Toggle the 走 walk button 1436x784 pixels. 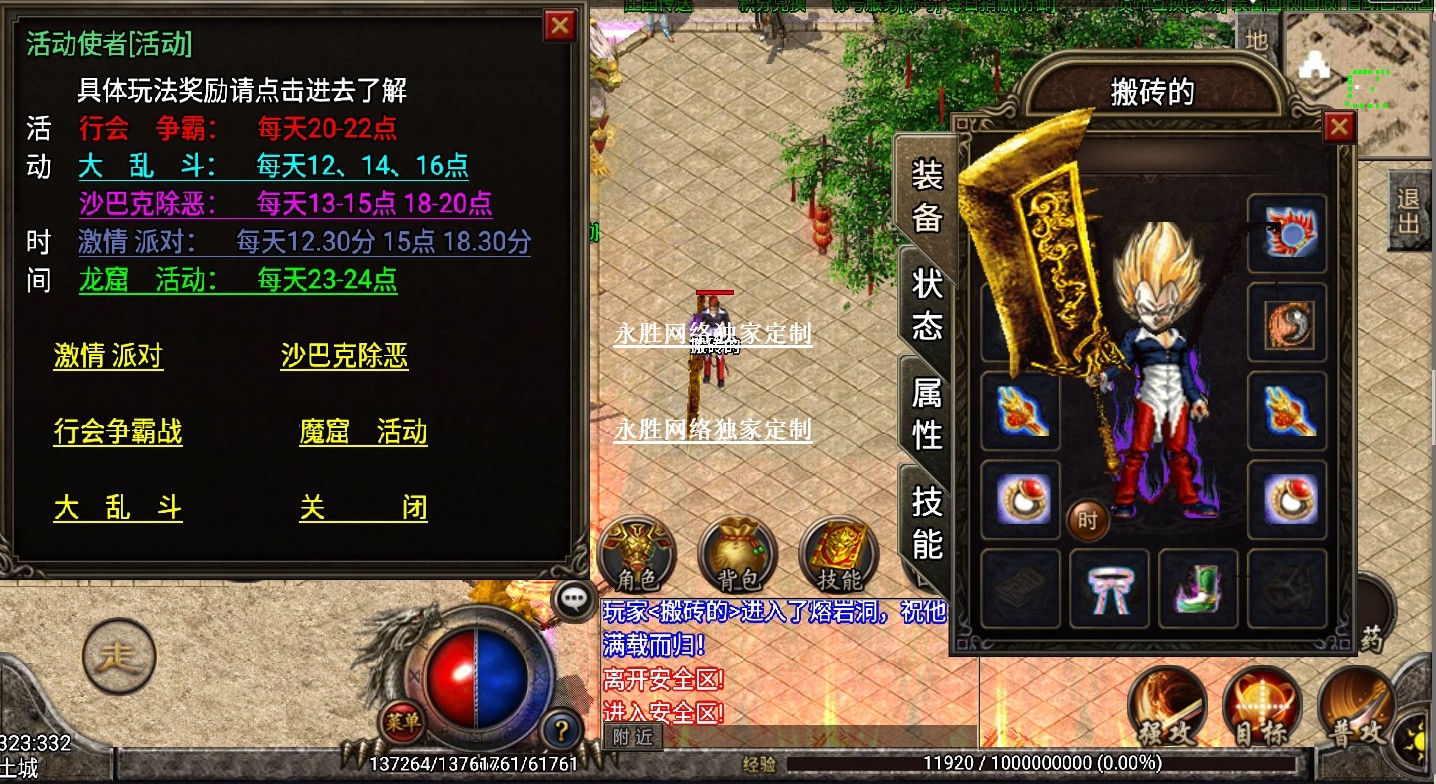[x=119, y=656]
